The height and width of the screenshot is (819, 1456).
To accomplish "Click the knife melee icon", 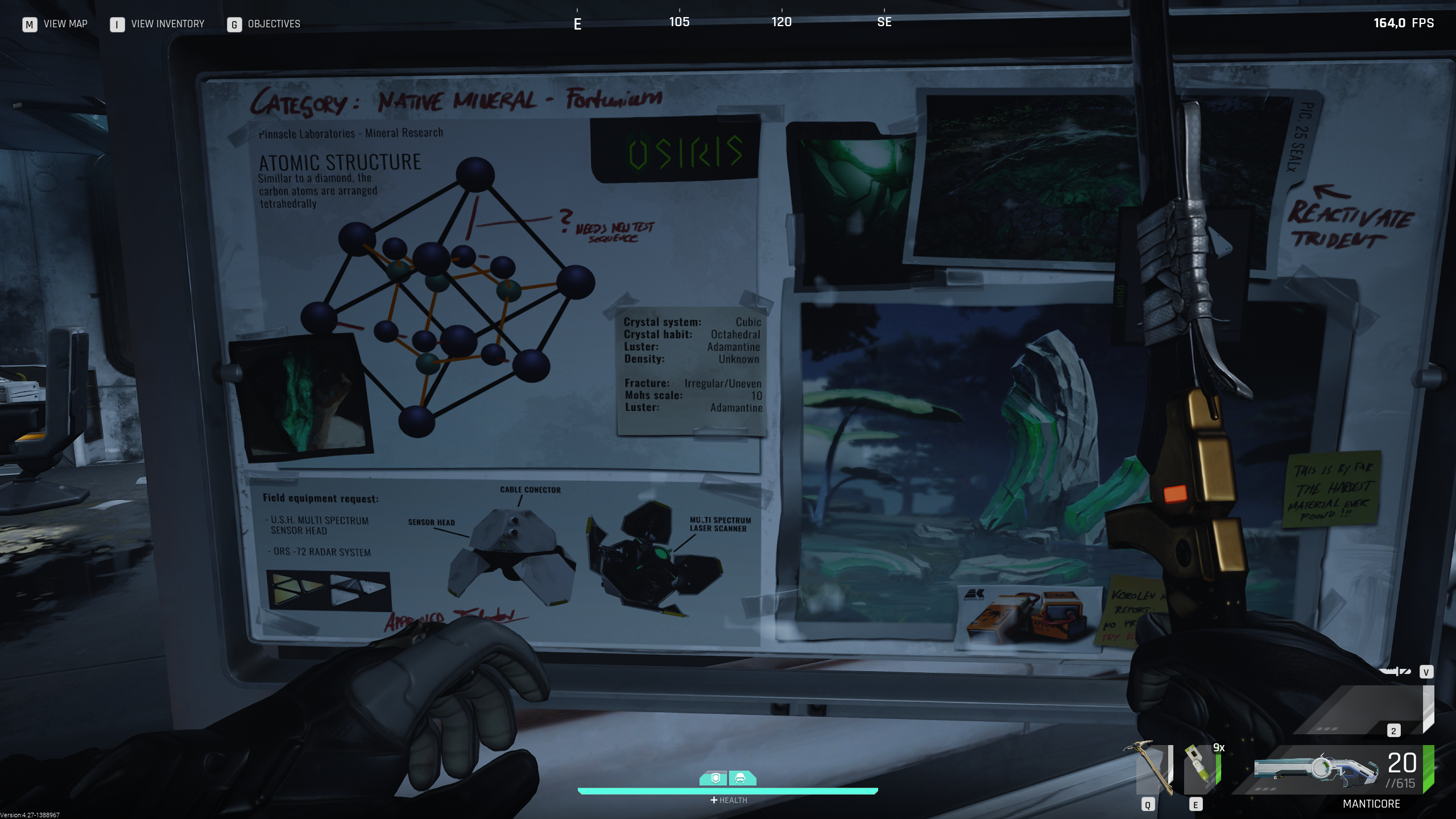I will pos(1395,672).
